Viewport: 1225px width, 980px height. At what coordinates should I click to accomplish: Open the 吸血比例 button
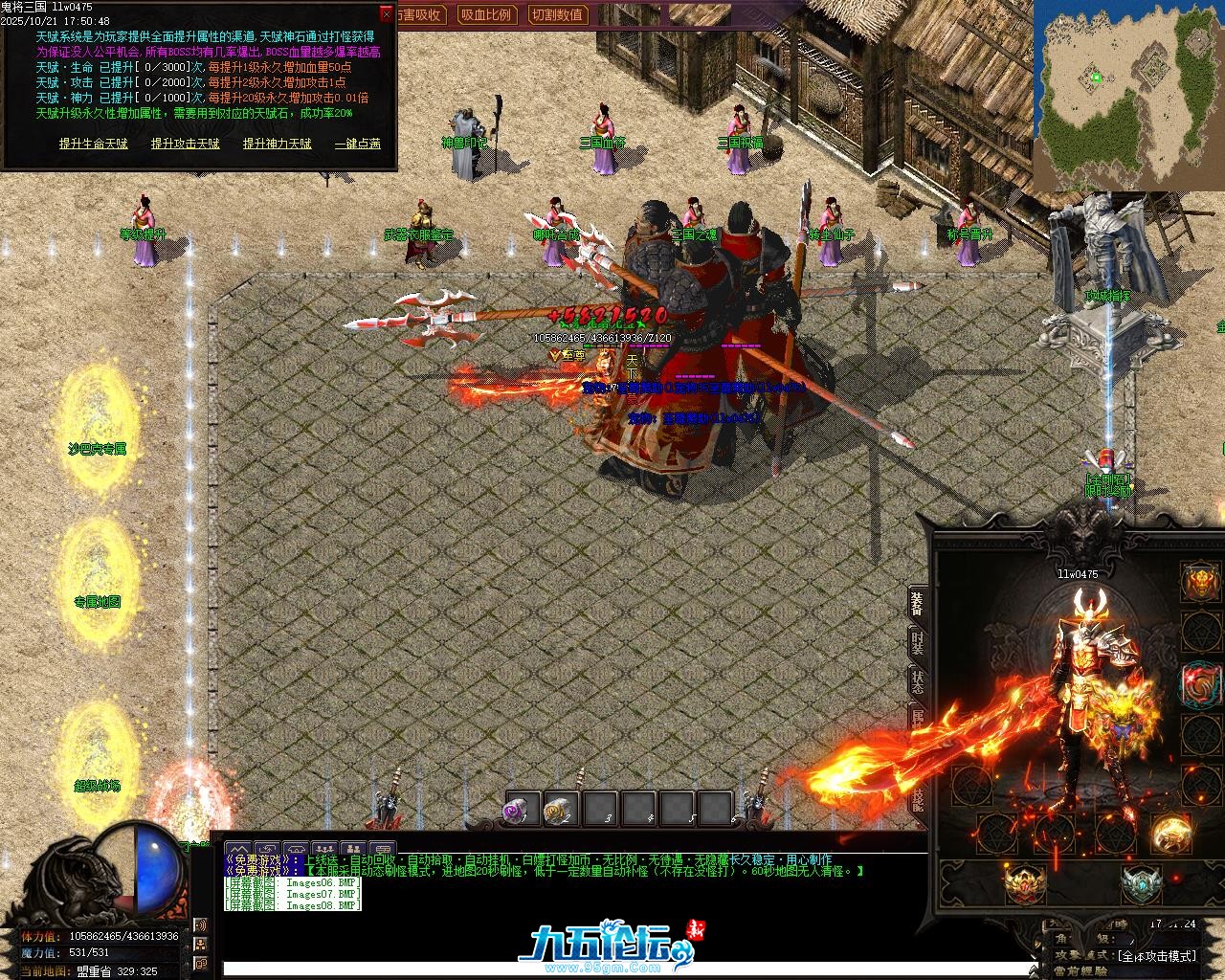click(x=485, y=14)
